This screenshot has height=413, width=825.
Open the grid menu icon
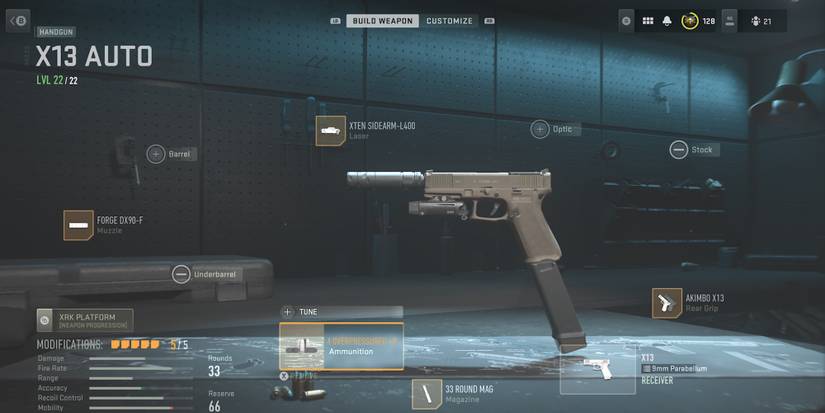647,21
